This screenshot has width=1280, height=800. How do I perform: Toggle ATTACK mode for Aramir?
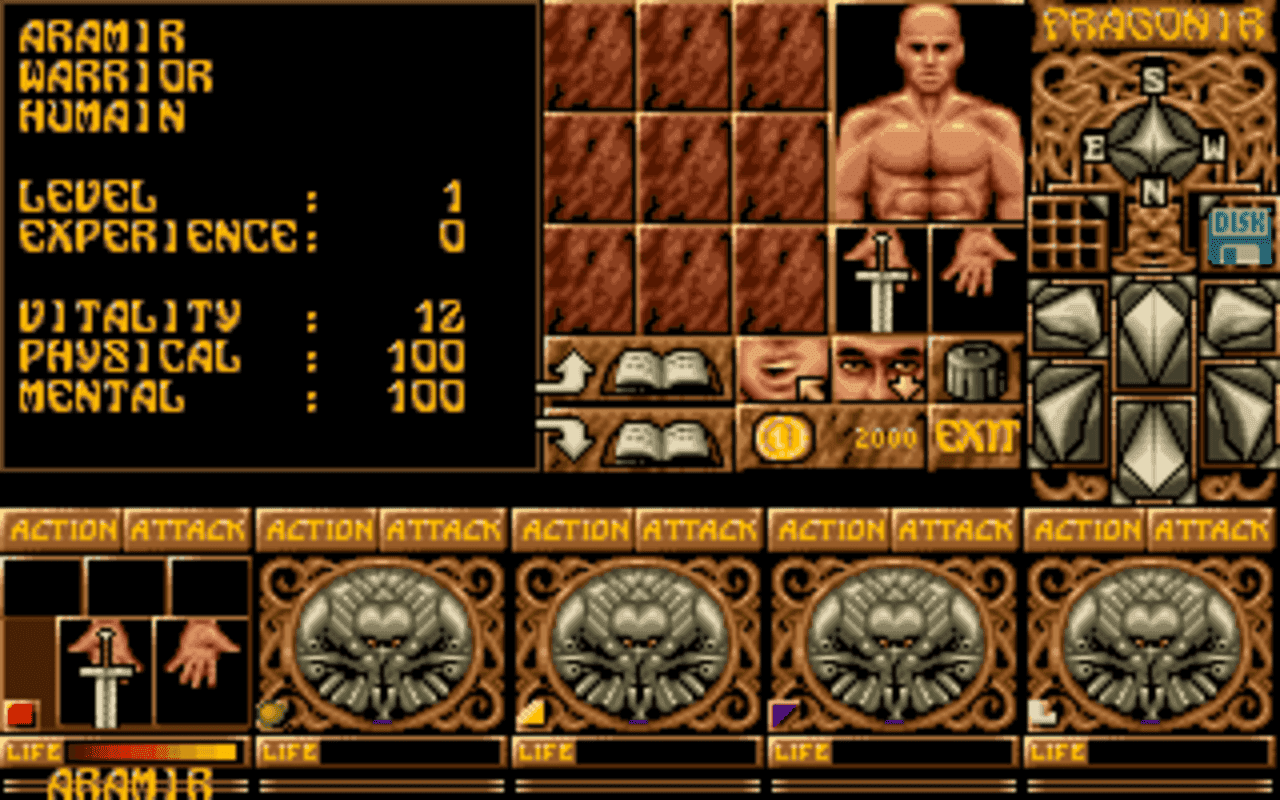(x=187, y=527)
